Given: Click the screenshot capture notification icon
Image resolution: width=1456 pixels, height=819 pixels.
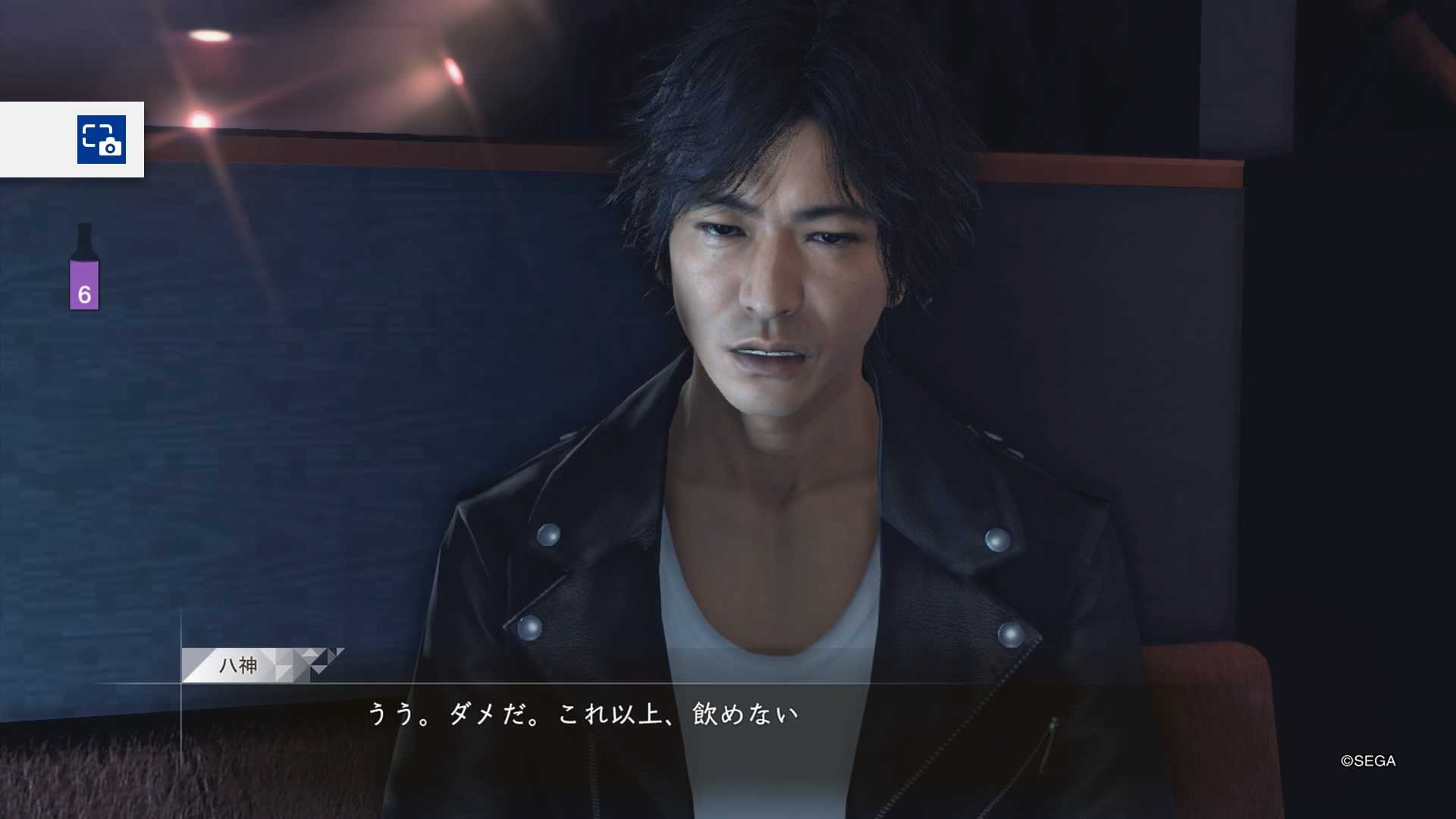Looking at the screenshot, I should tap(102, 140).
